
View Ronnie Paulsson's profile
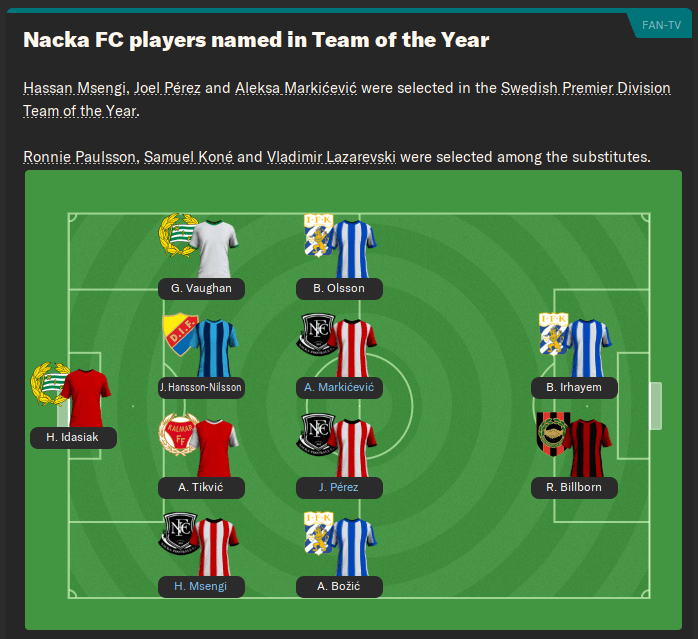80,157
